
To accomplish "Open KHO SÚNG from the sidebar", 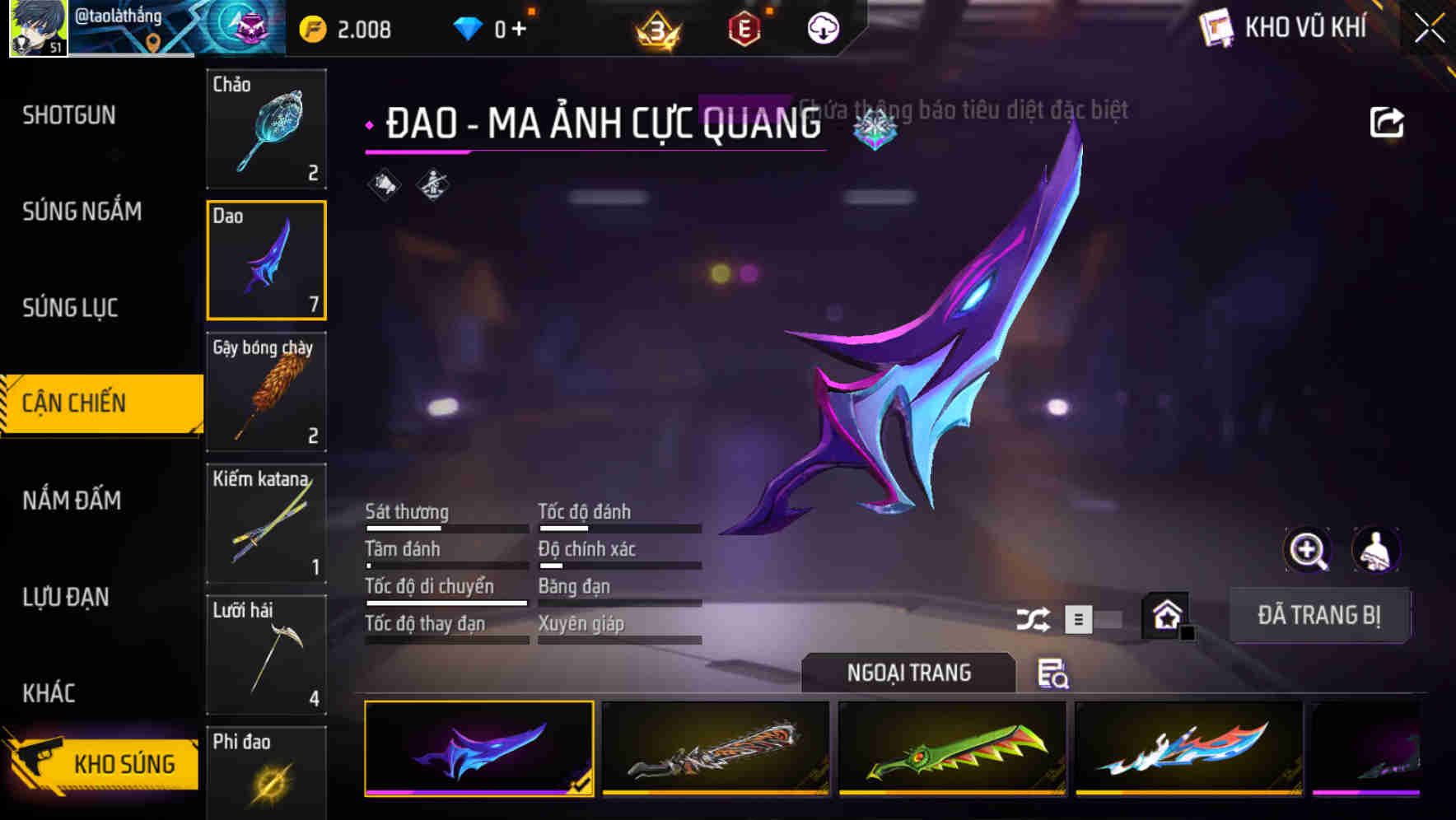I will [x=107, y=763].
